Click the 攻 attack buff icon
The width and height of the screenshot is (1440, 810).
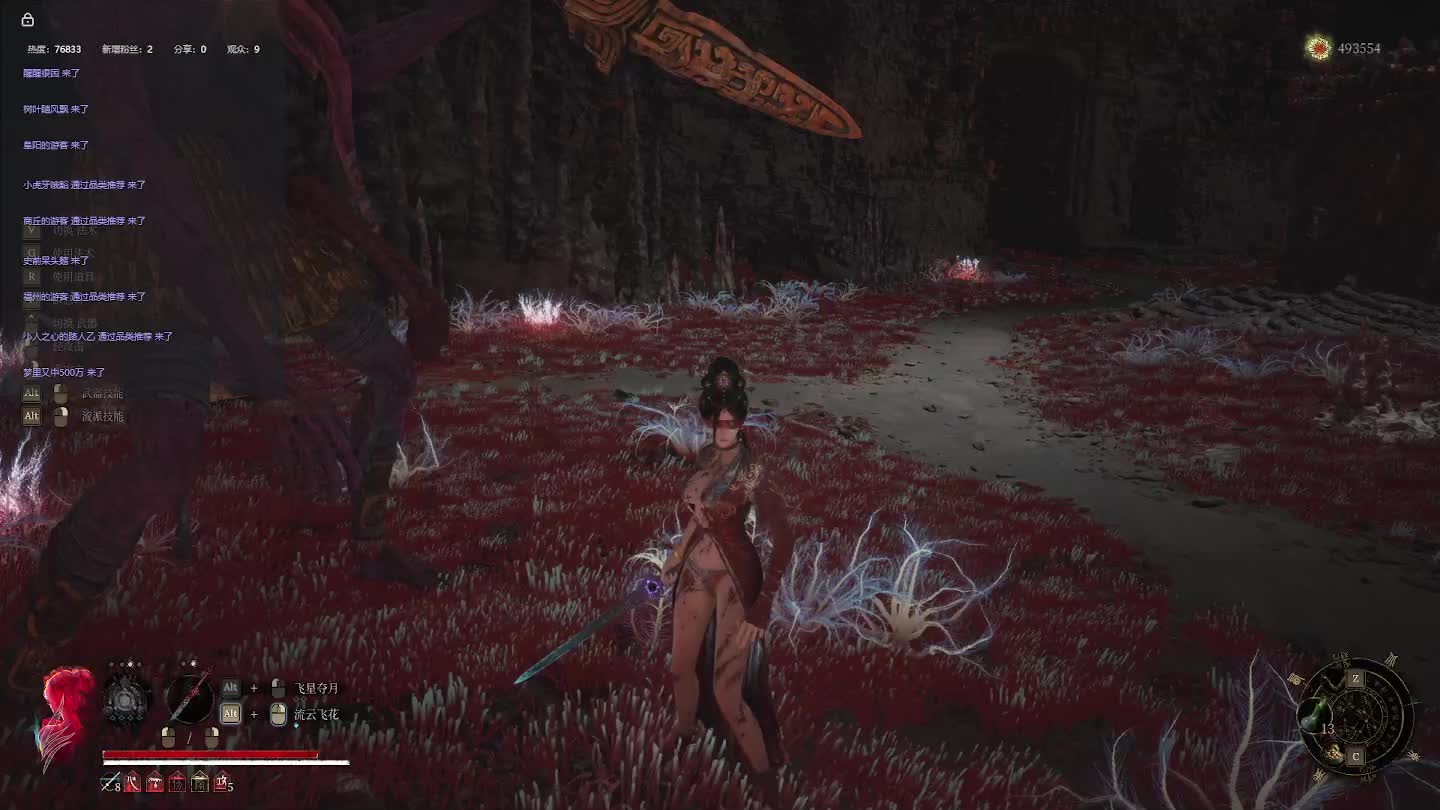click(221, 783)
